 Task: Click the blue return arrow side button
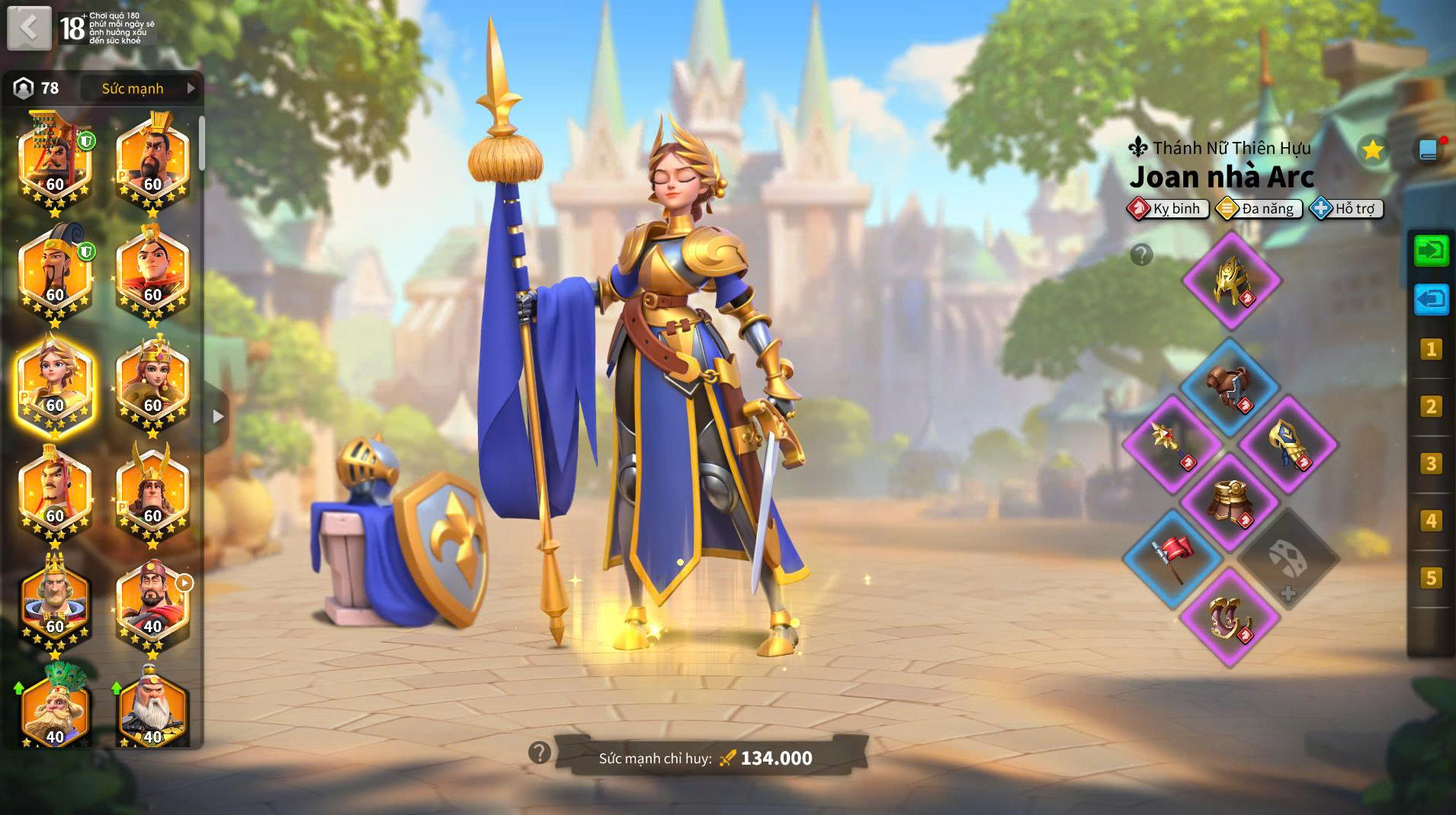[x=1431, y=299]
